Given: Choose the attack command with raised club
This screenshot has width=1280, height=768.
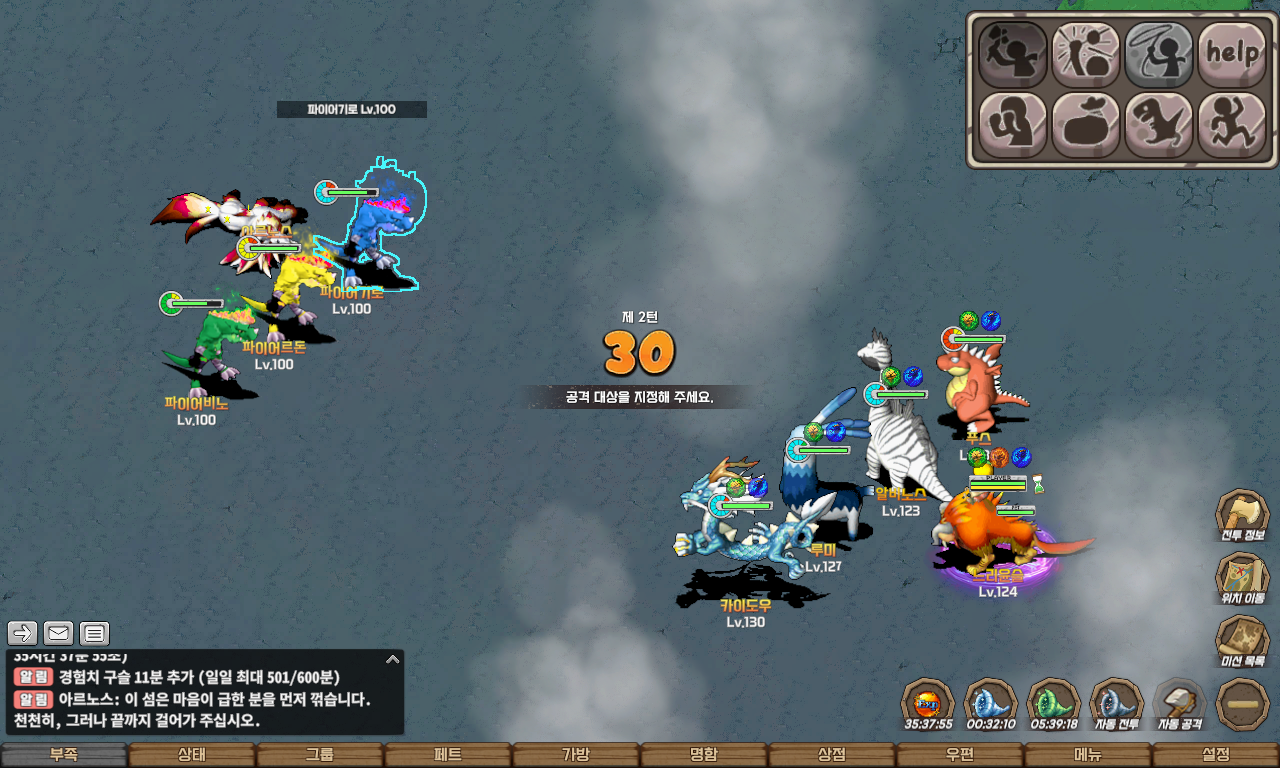Looking at the screenshot, I should point(1012,54).
